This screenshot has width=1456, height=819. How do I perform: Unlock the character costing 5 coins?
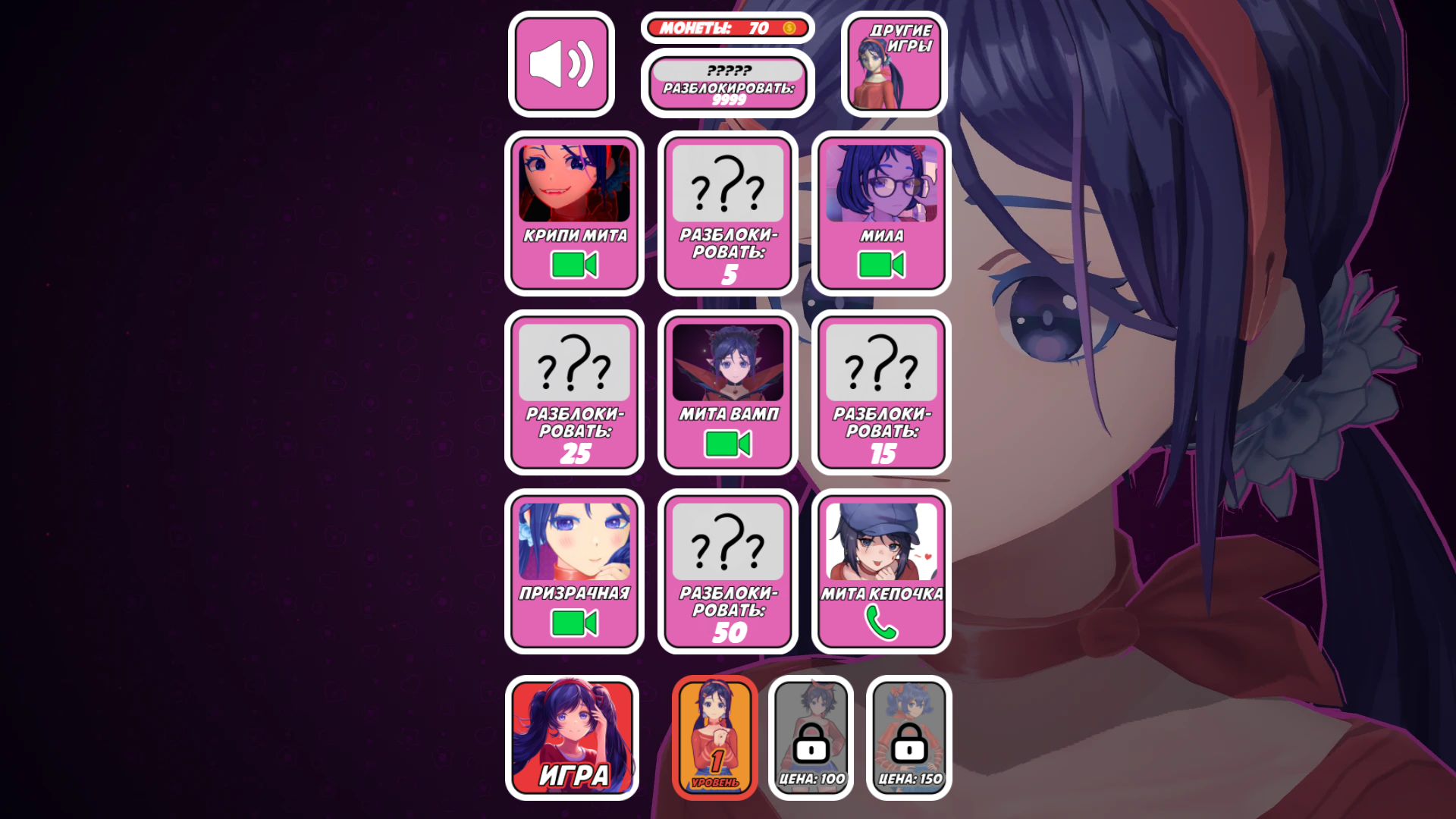click(727, 214)
